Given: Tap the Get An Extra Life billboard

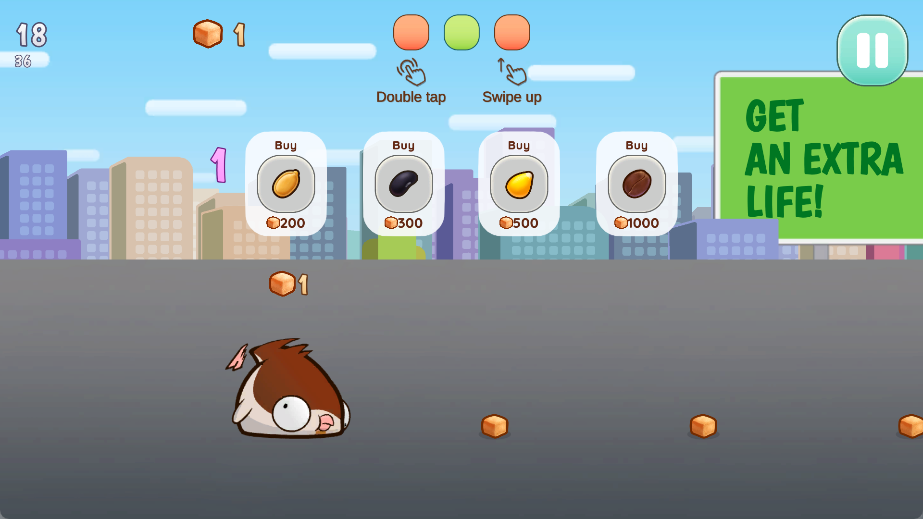Looking at the screenshot, I should click(x=824, y=157).
